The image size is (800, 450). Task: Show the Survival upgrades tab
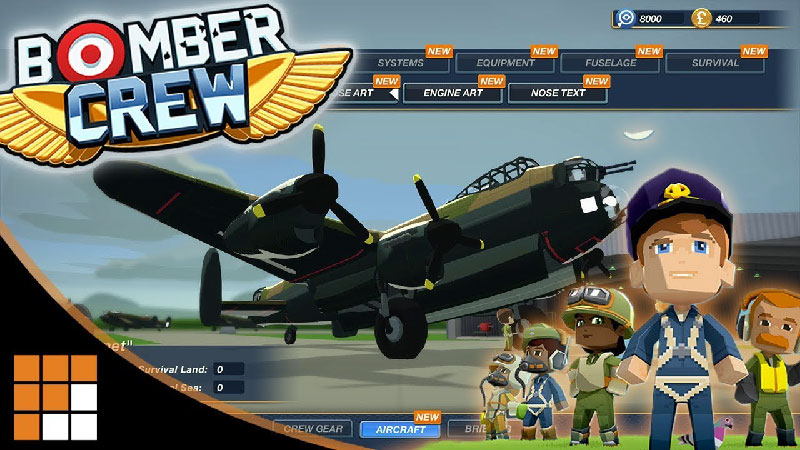click(716, 63)
